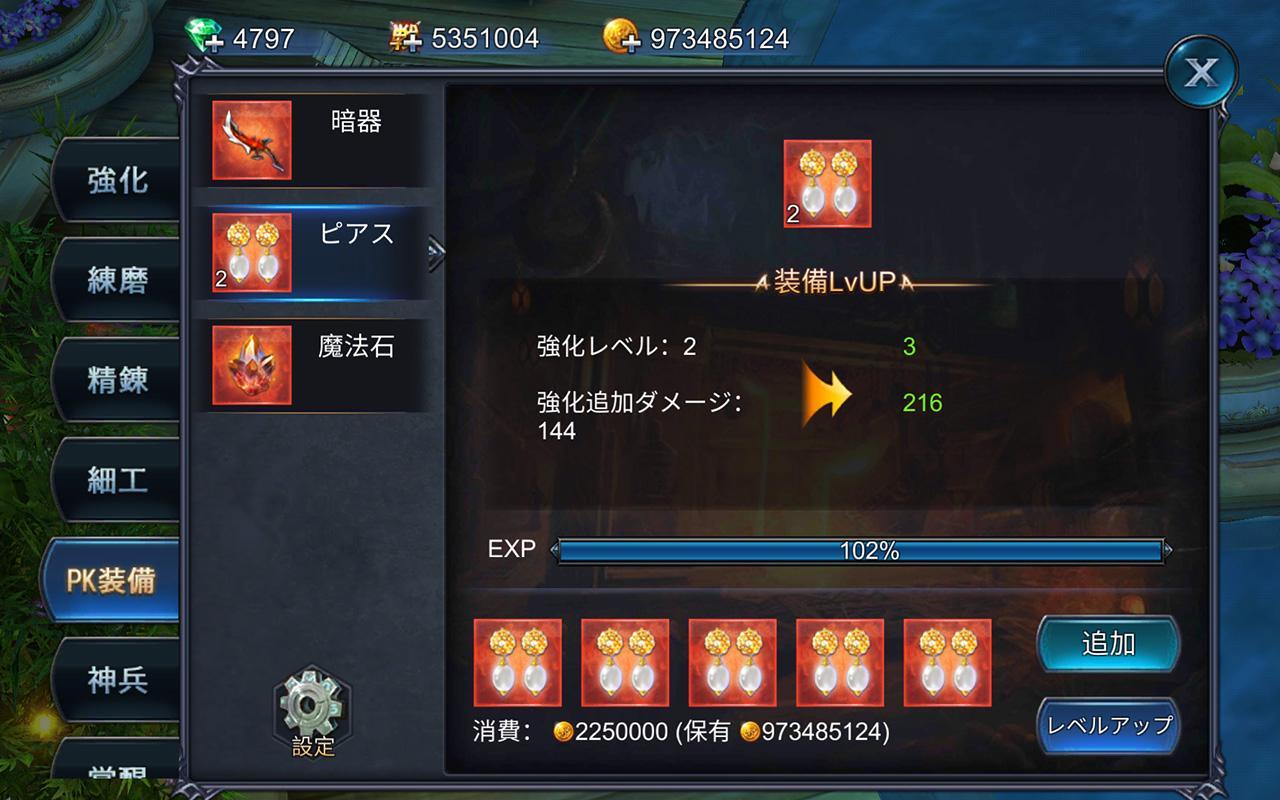Select the 魔法石 magic stone icon
This screenshot has width=1280, height=800.
pos(253,360)
